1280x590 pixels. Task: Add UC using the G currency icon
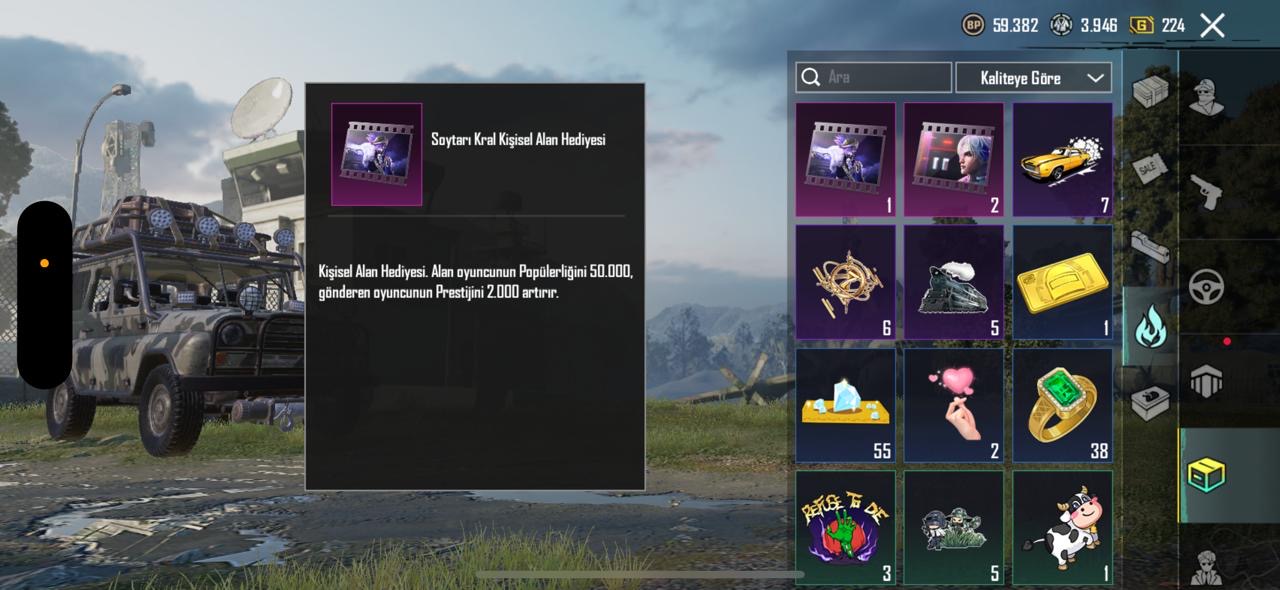pyautogui.click(x=1141, y=26)
